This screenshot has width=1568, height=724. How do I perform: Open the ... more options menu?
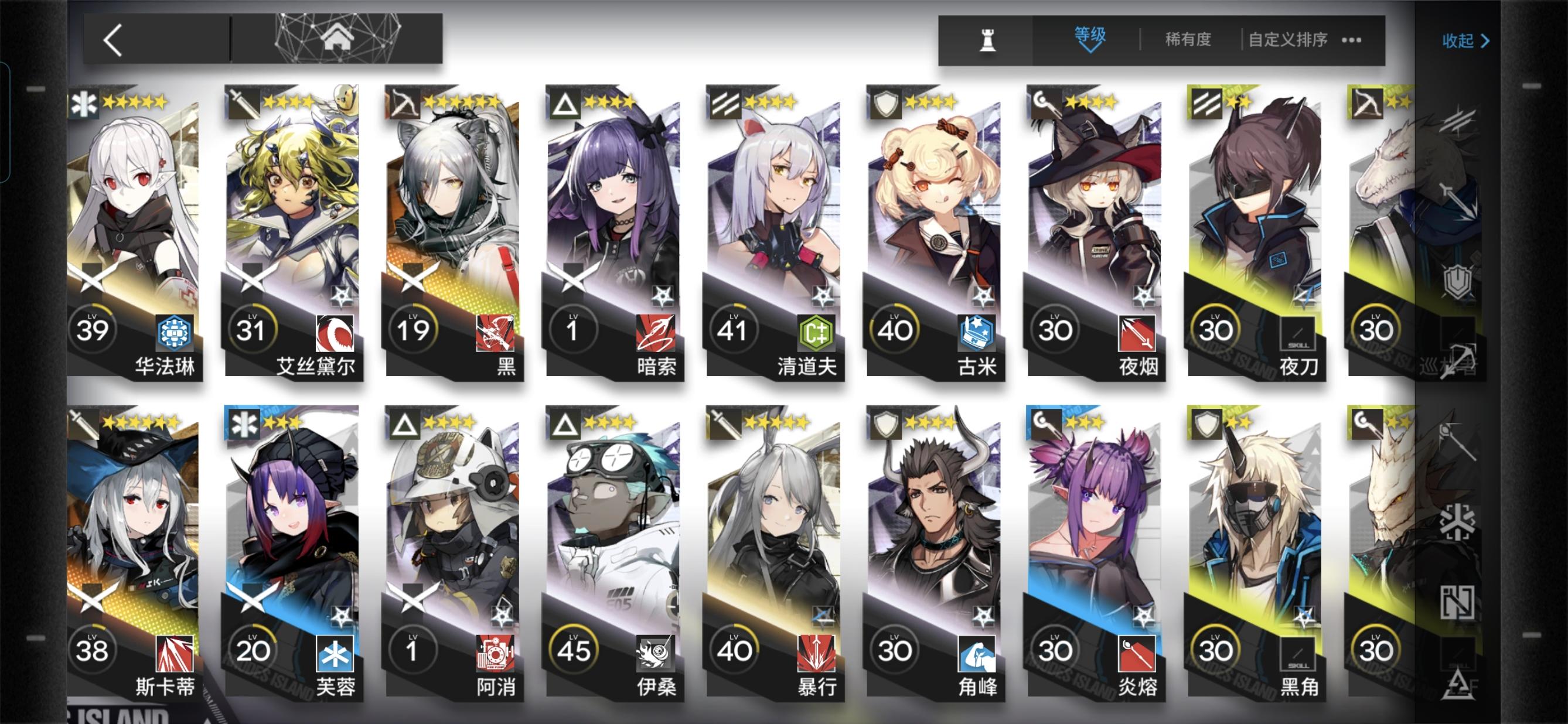click(x=1352, y=40)
